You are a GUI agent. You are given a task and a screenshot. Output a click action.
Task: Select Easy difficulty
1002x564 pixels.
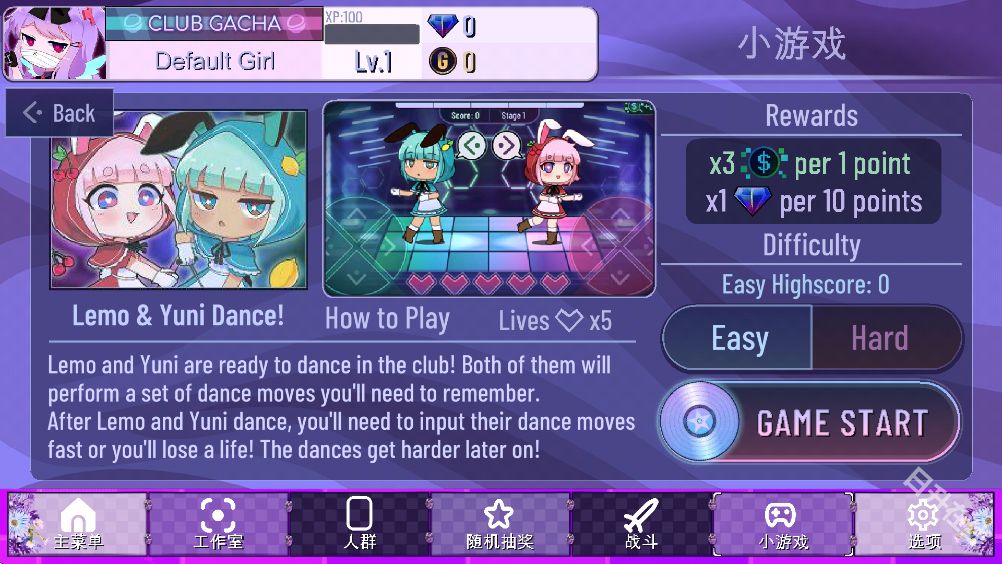(738, 338)
